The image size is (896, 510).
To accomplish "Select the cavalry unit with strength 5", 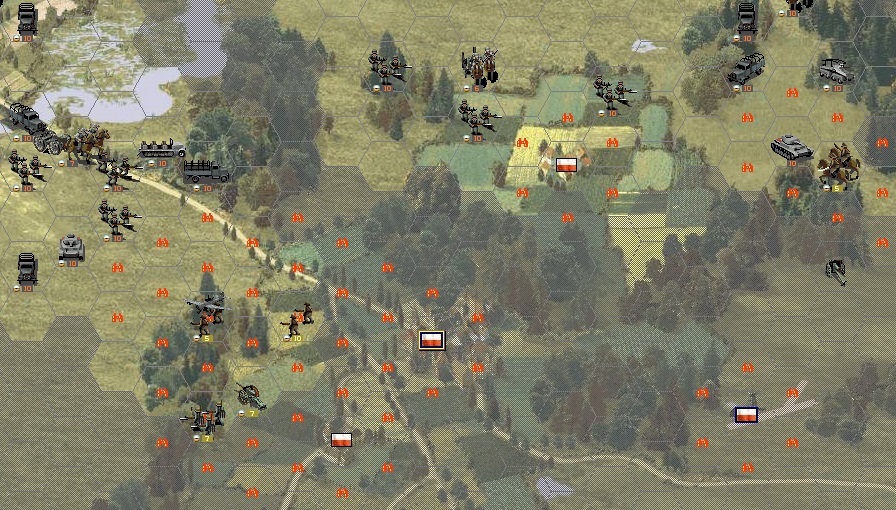I will pyautogui.click(x=838, y=166).
